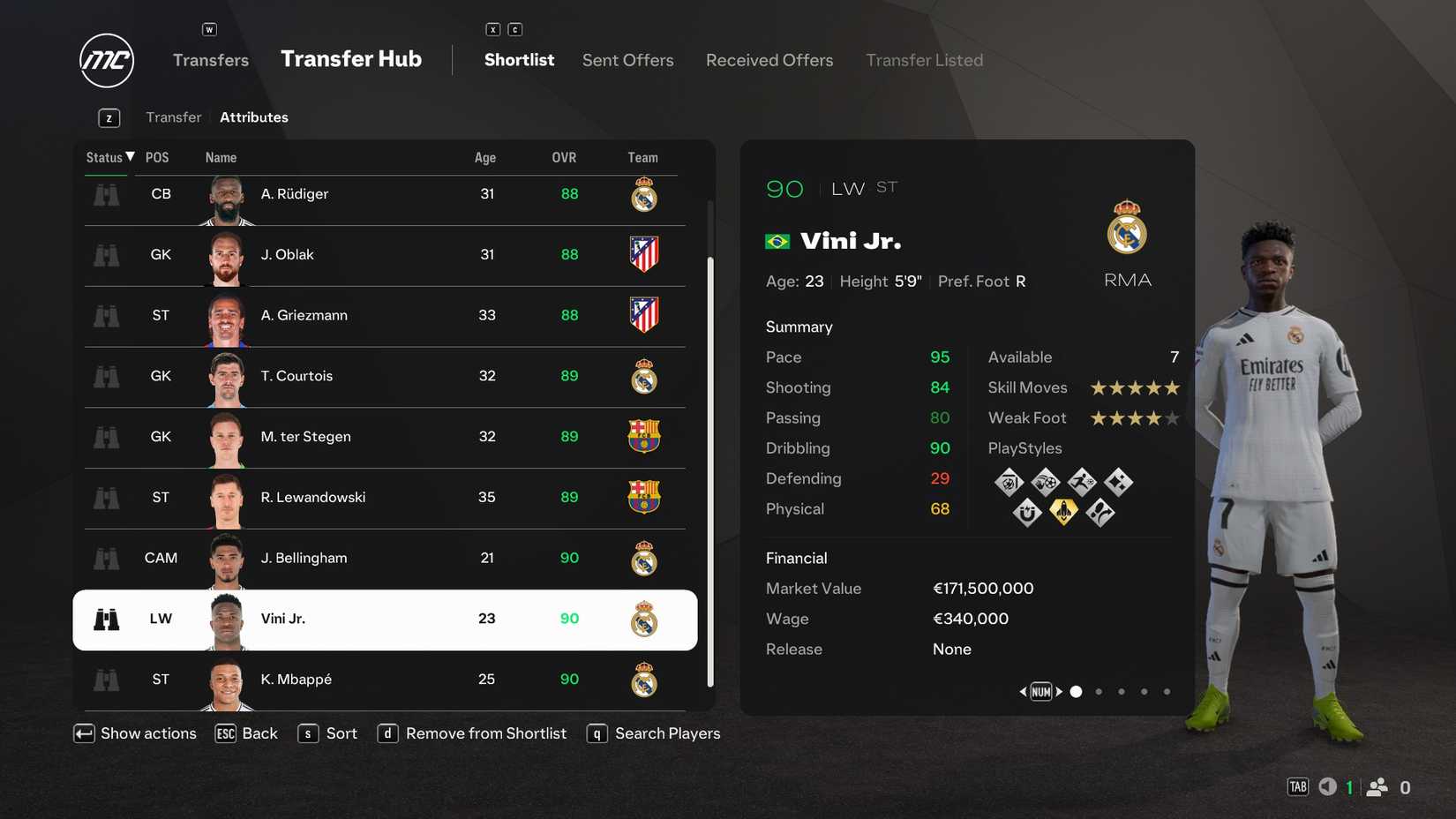Switch to the Sent Offers tab
Screen dimensions: 1456x819
[x=627, y=59]
